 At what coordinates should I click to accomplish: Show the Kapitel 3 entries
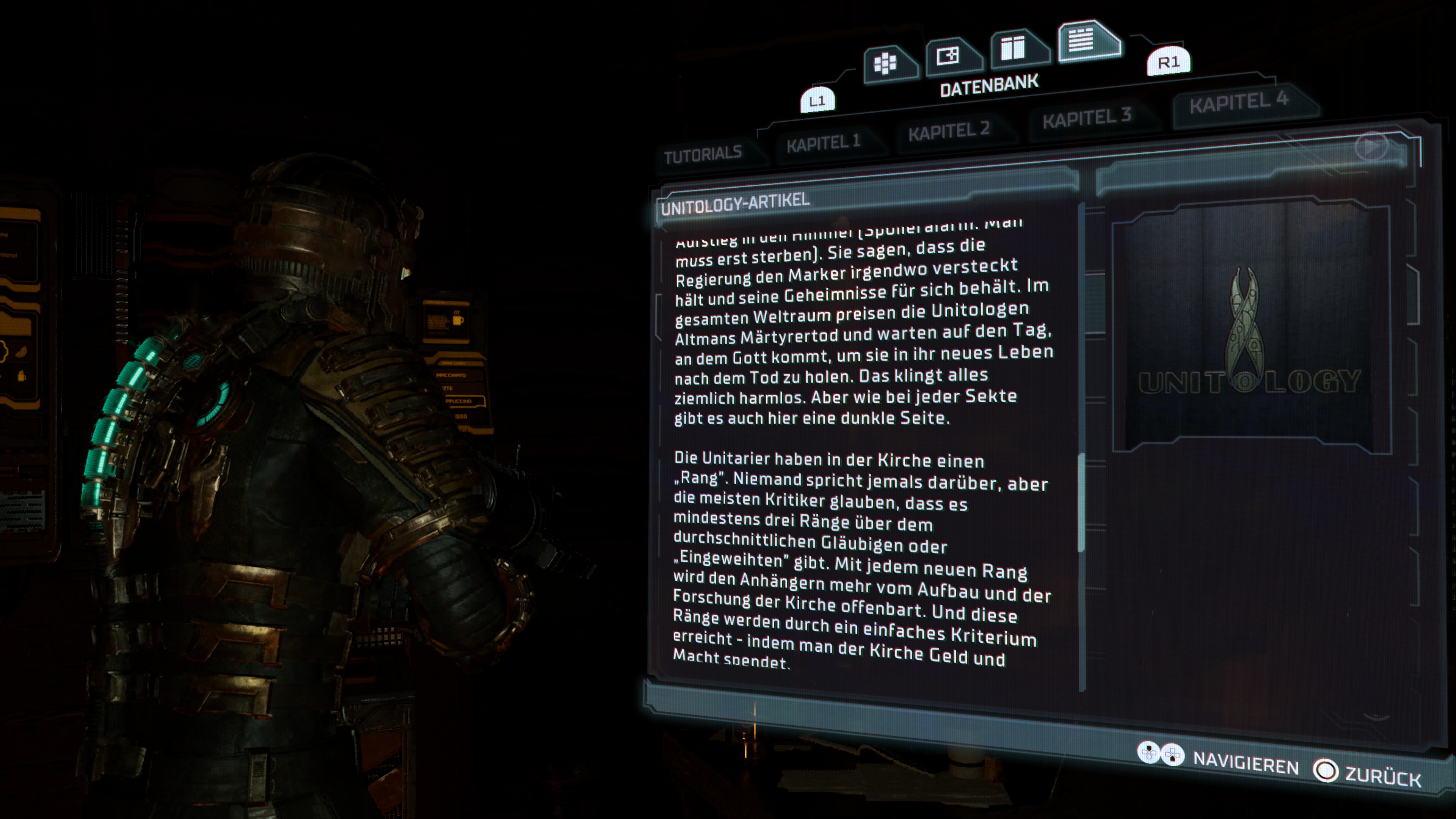pyautogui.click(x=1086, y=118)
